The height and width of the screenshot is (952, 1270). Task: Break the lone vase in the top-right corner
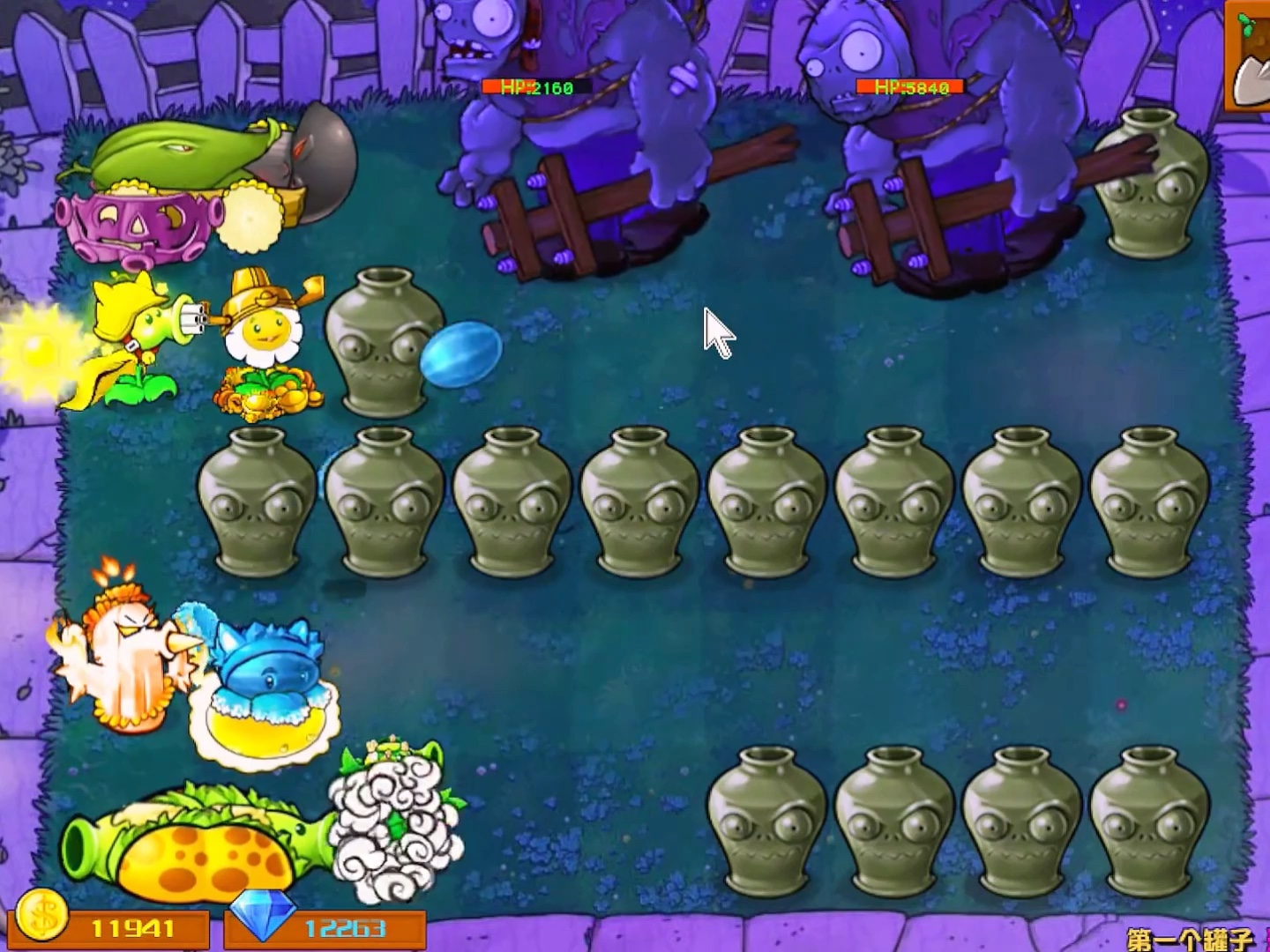(x=1151, y=185)
